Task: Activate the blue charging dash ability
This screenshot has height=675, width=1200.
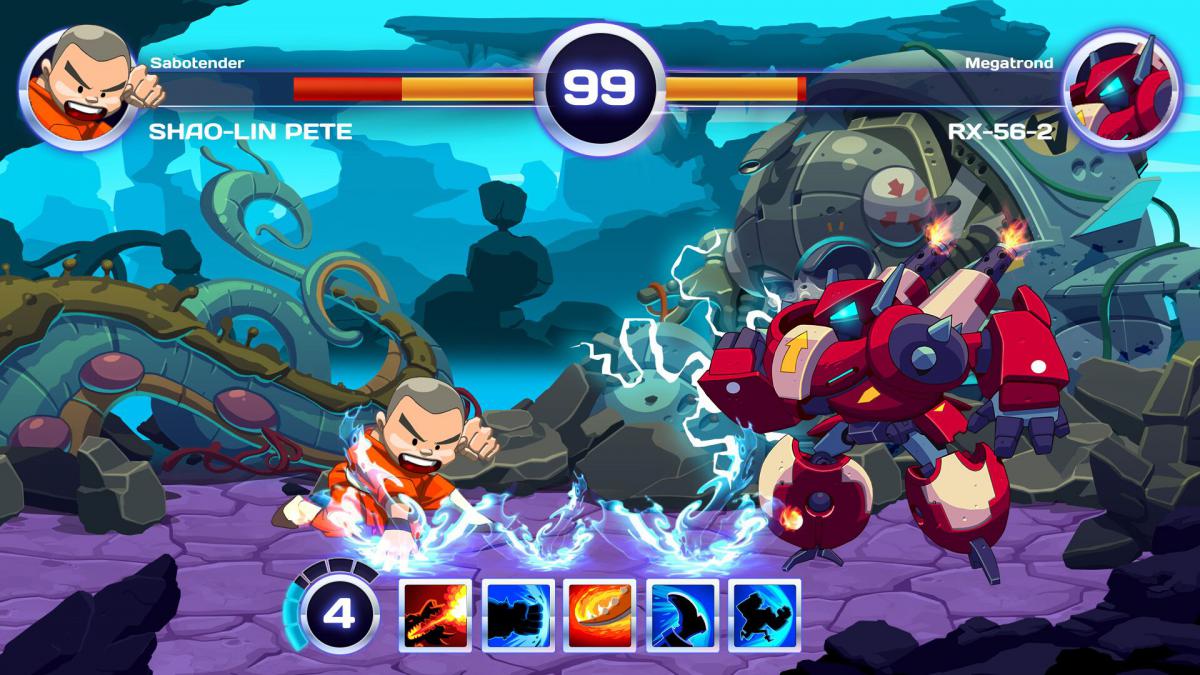Action: 765,614
